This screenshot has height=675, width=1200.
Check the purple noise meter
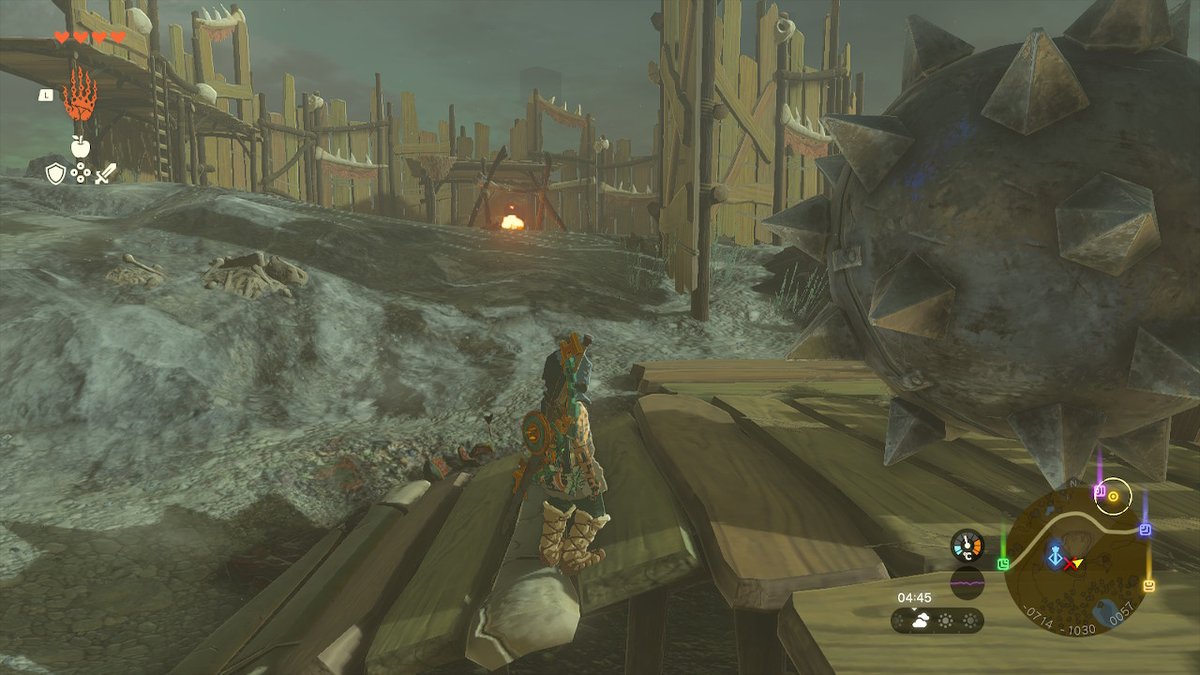(x=967, y=582)
